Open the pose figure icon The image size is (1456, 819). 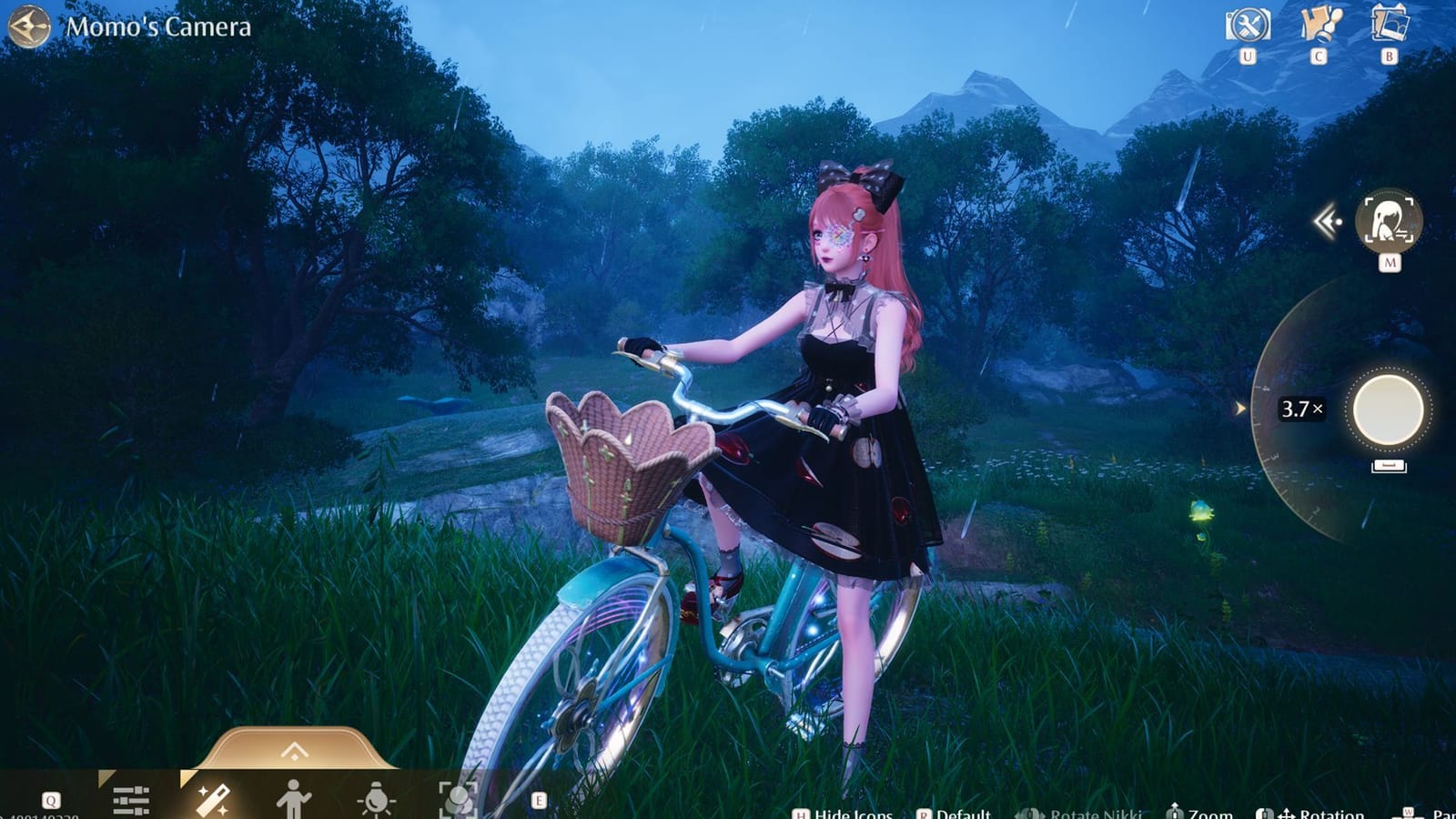pyautogui.click(x=294, y=797)
